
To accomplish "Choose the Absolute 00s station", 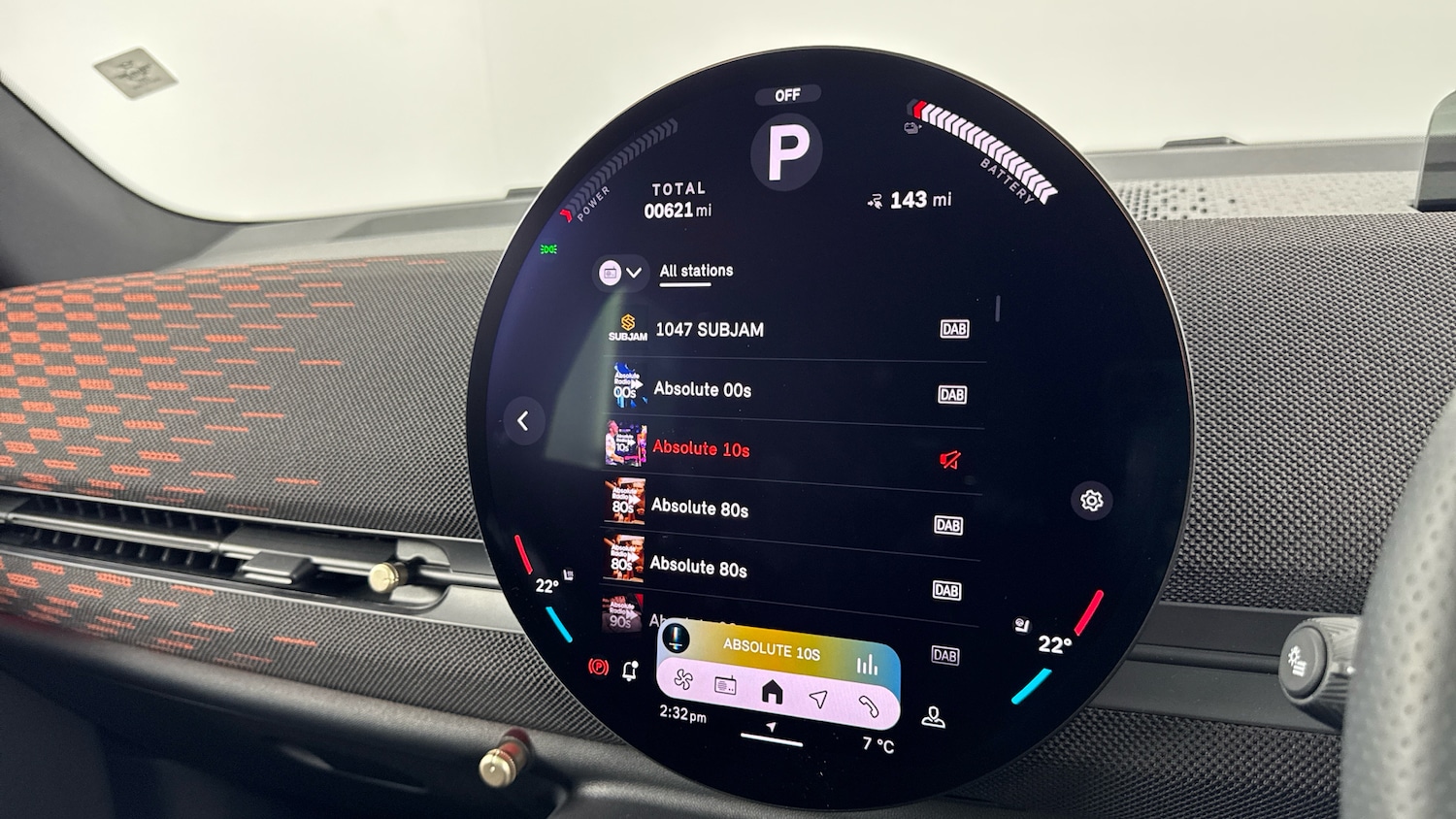I will click(702, 389).
